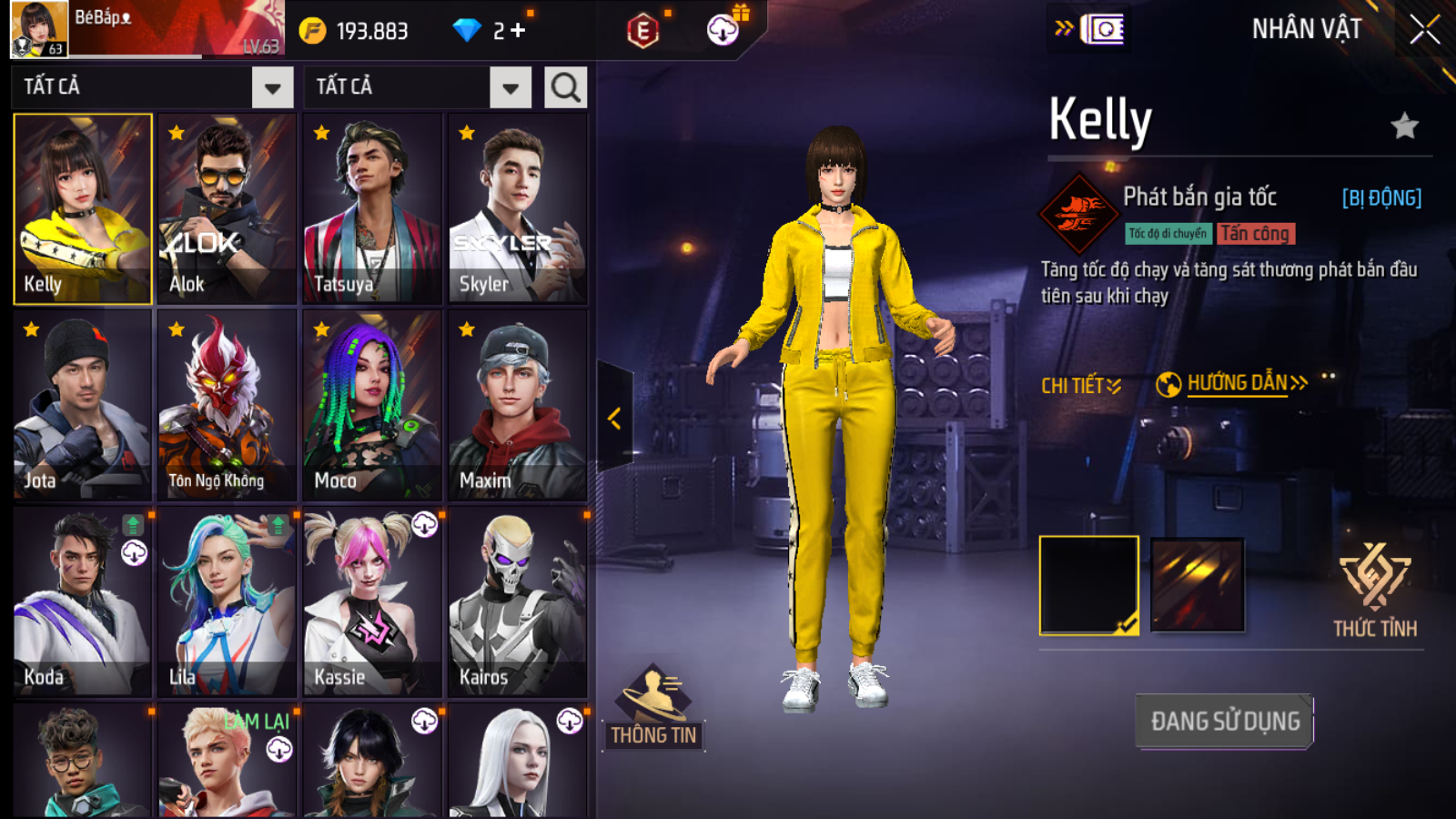Open THỨC TỈNH awakening

1374,590
